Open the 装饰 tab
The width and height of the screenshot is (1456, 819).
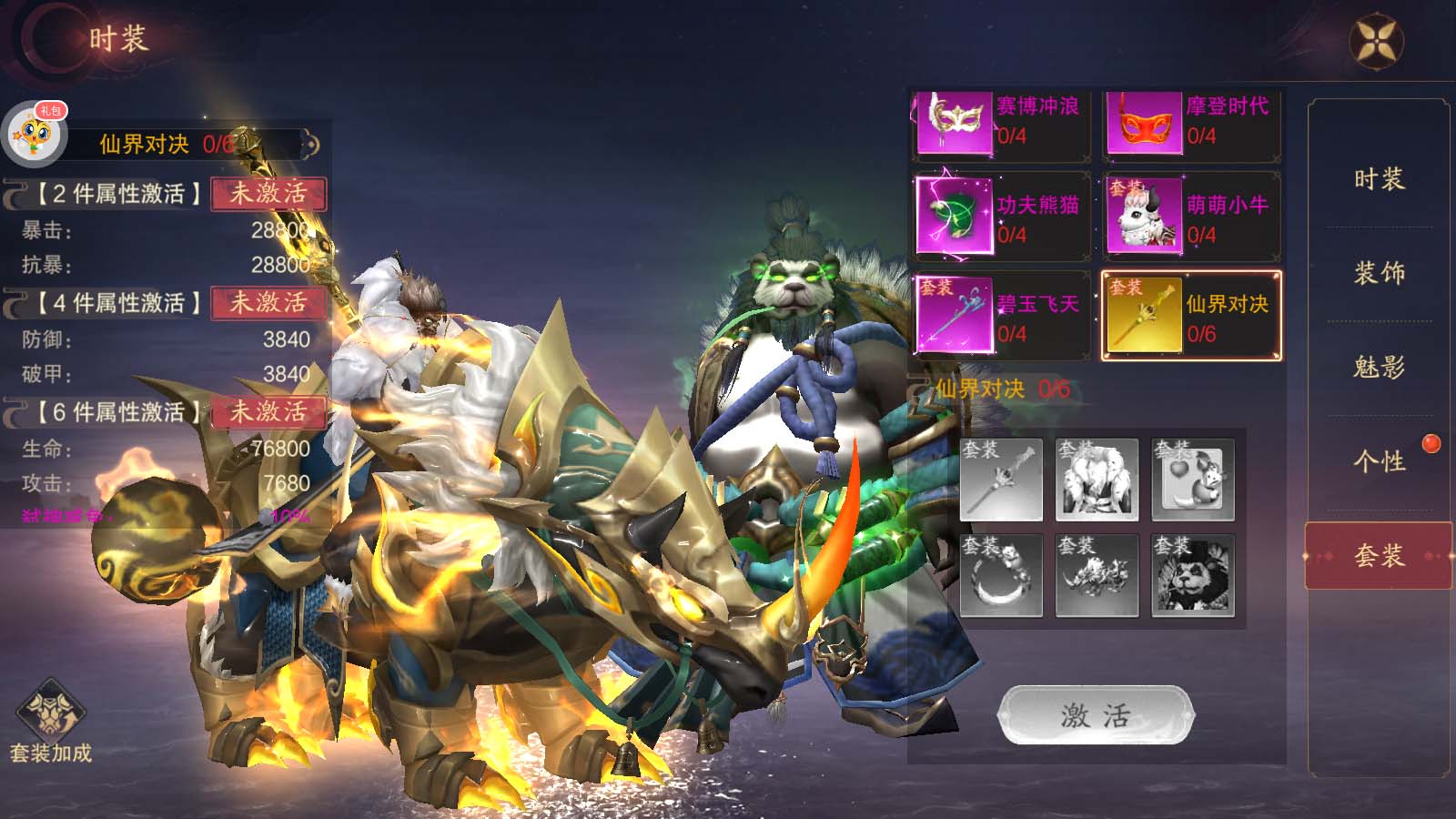coord(1379,273)
